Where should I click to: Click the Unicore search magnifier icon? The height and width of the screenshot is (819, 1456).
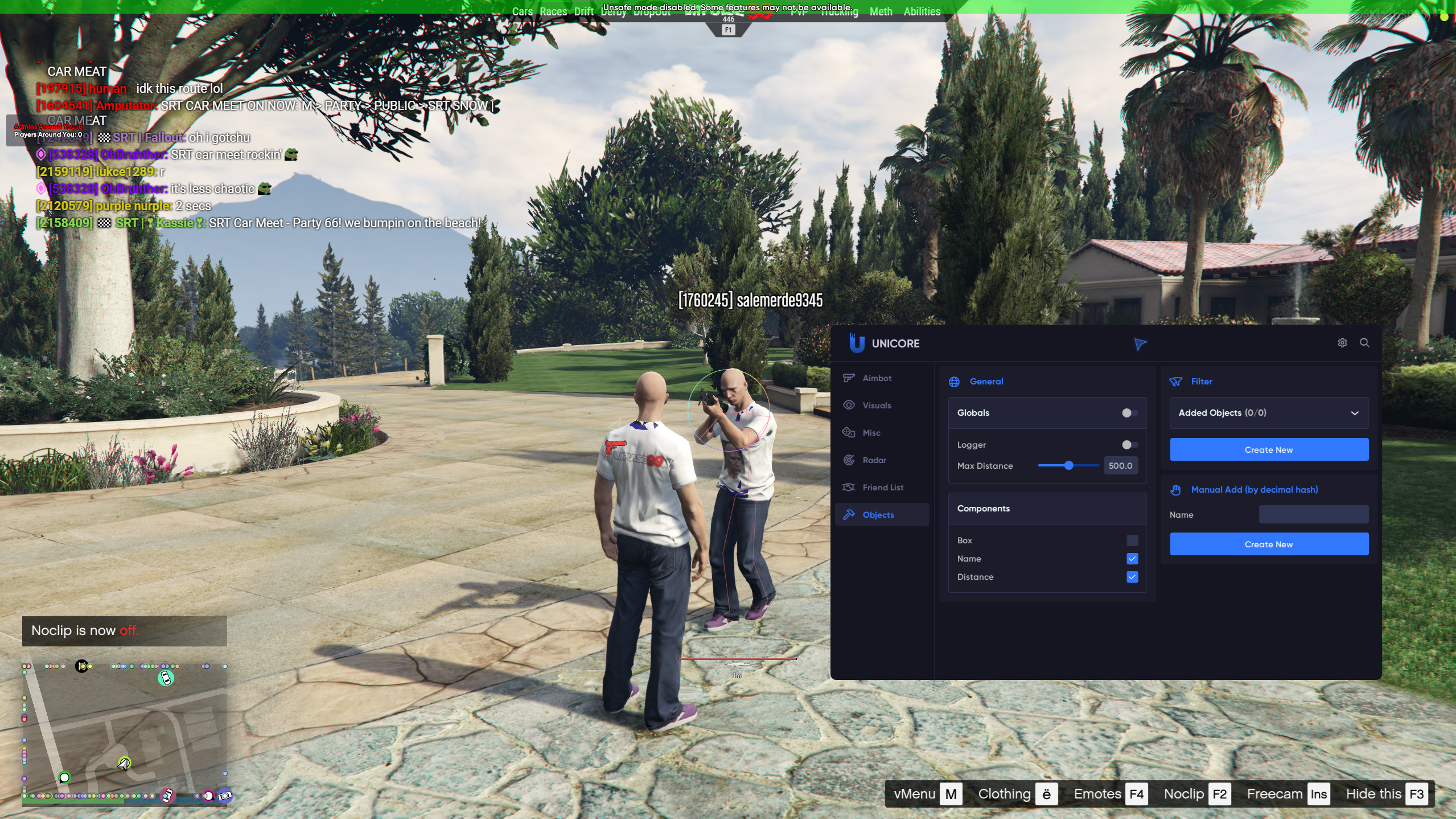(x=1364, y=343)
